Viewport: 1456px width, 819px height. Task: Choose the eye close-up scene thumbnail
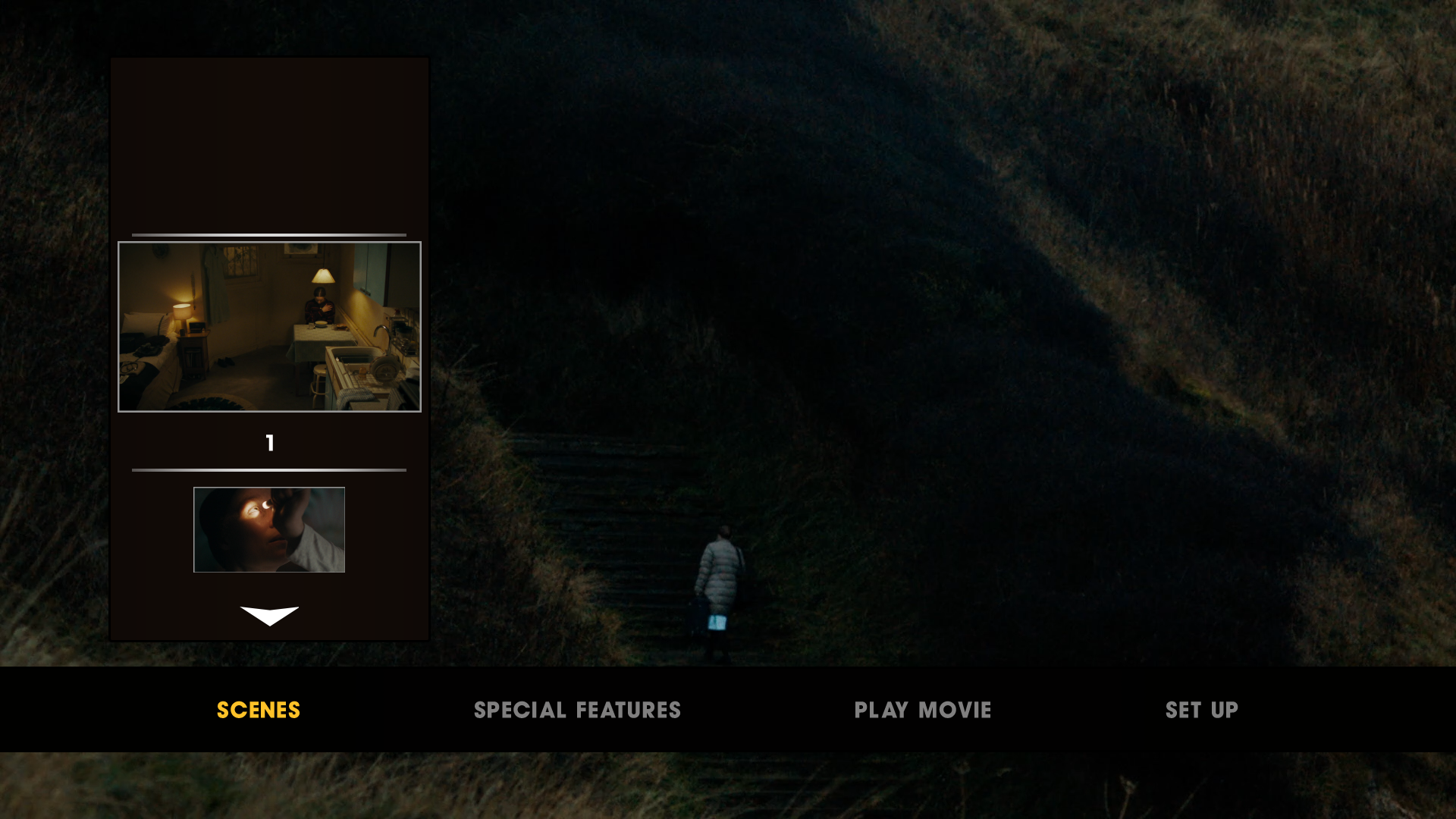pyautogui.click(x=269, y=529)
